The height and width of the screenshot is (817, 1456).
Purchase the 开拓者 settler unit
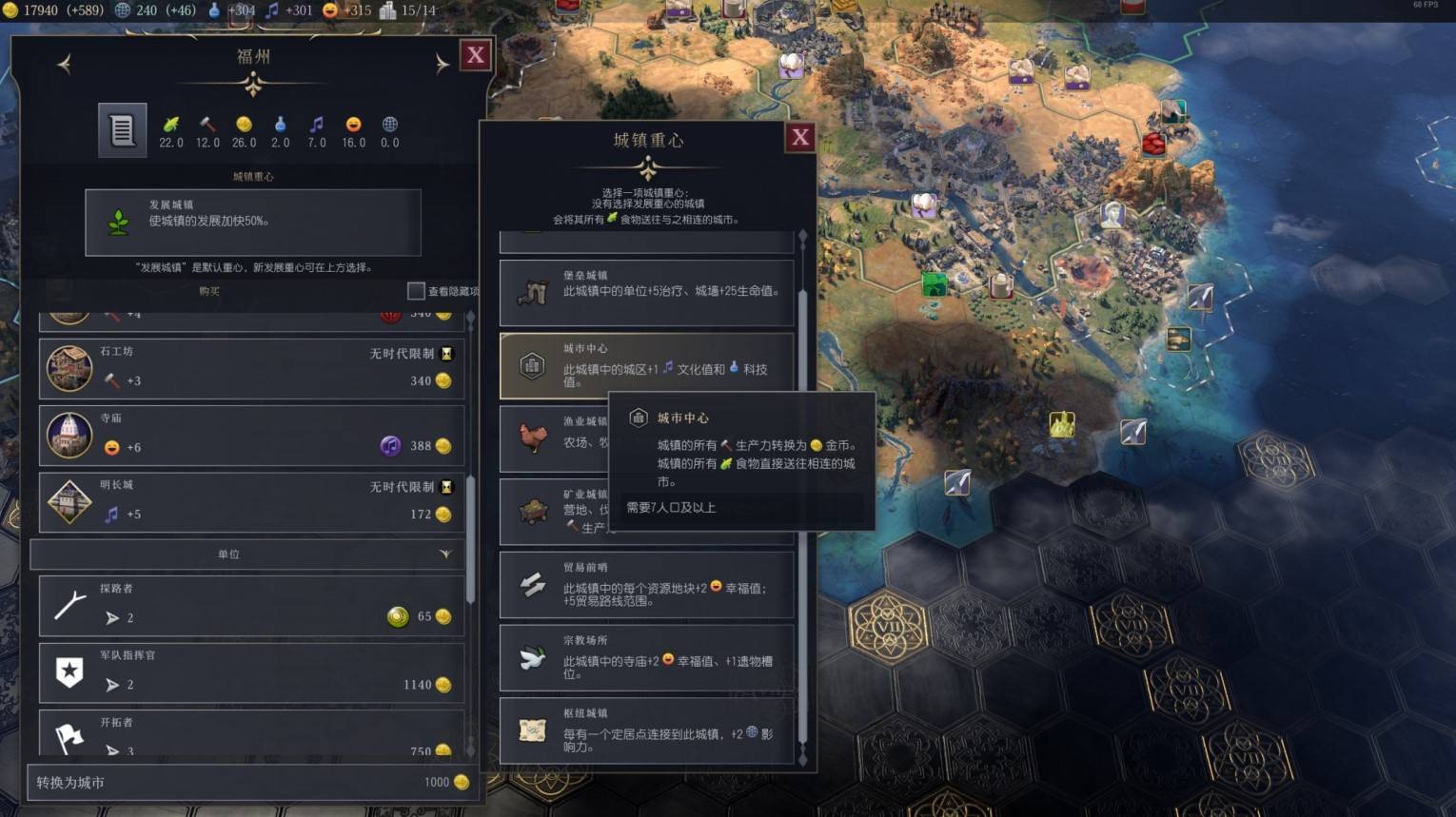pos(251,734)
